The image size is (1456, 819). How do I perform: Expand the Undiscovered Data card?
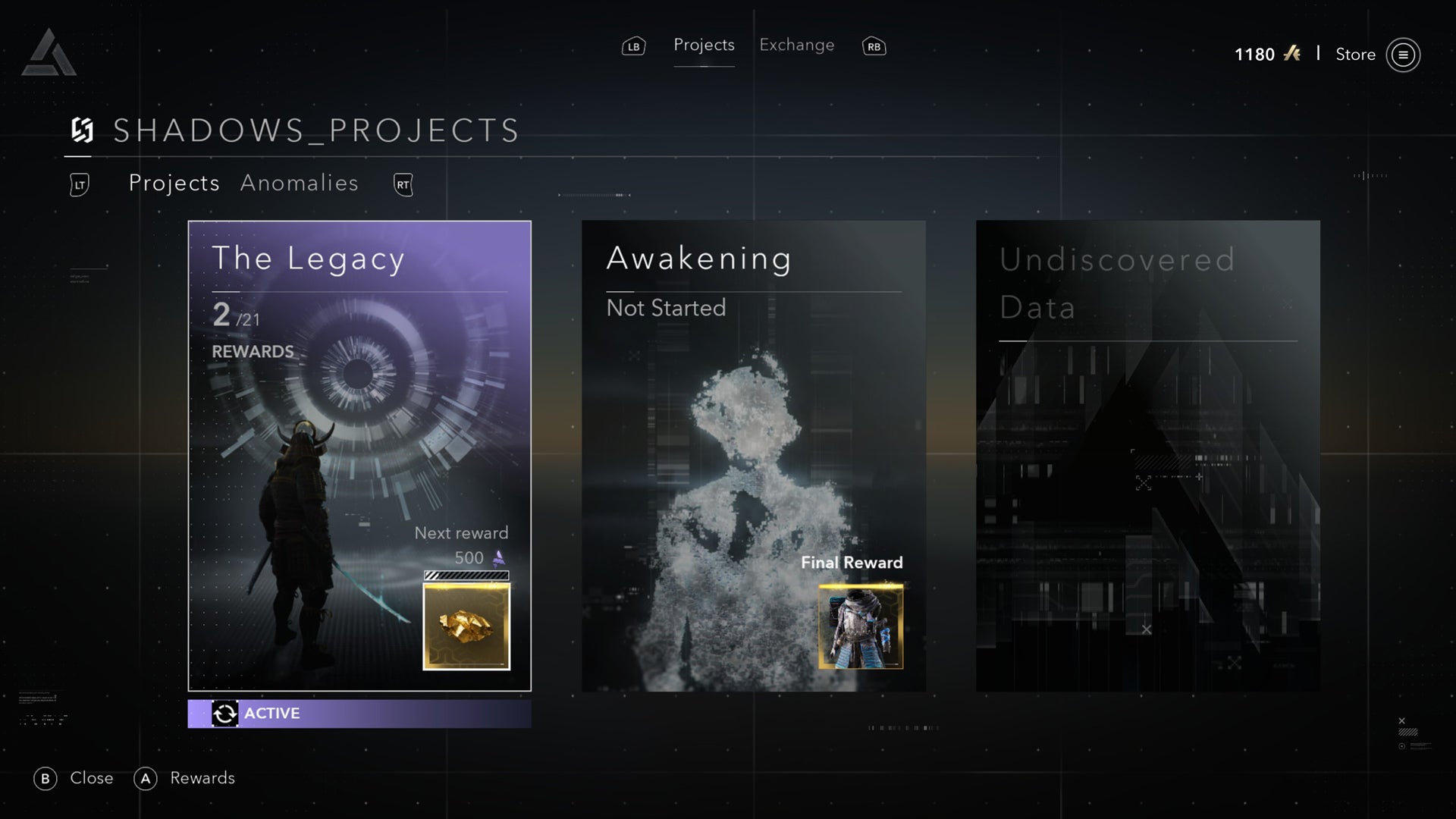(x=1147, y=455)
